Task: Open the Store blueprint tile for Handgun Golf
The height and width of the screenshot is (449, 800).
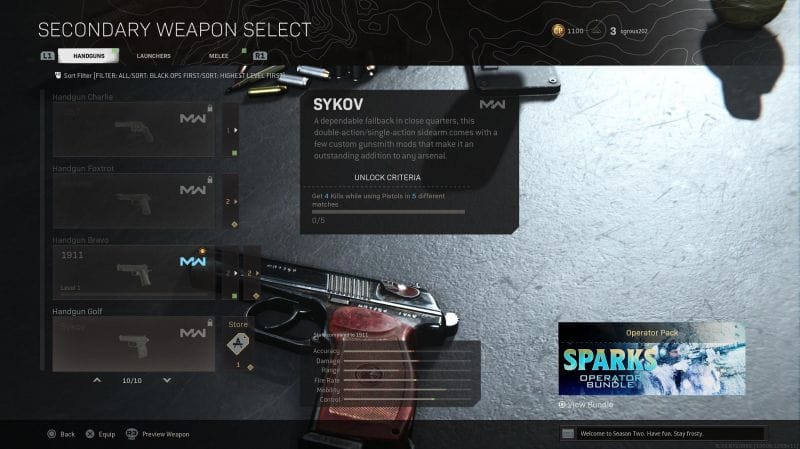Action: [x=238, y=345]
